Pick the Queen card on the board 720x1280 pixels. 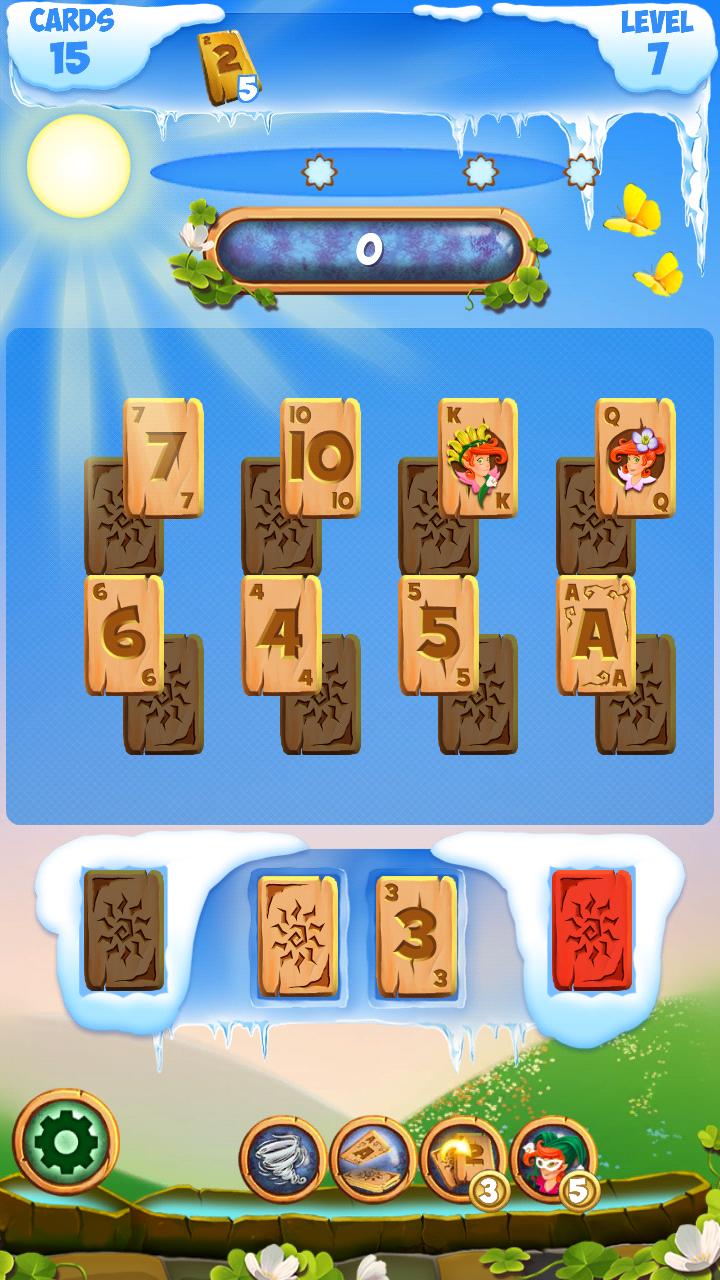pos(635,457)
